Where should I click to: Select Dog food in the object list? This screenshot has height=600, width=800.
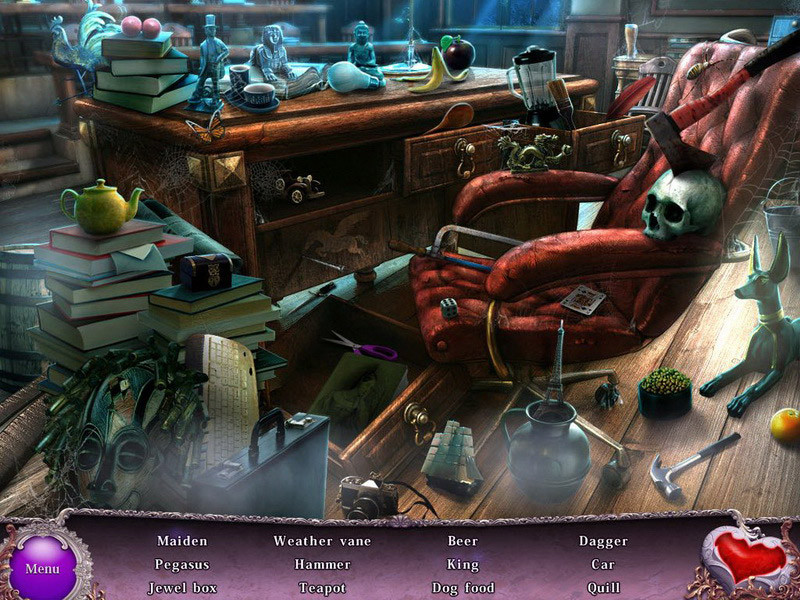click(463, 588)
